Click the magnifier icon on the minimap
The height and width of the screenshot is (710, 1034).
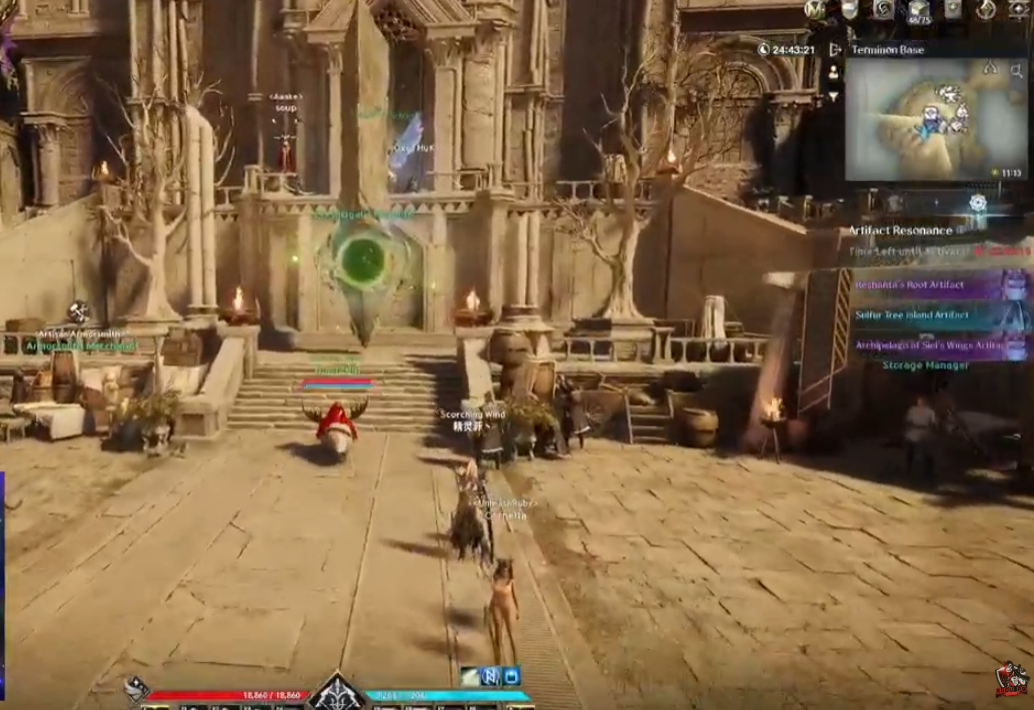[1017, 70]
